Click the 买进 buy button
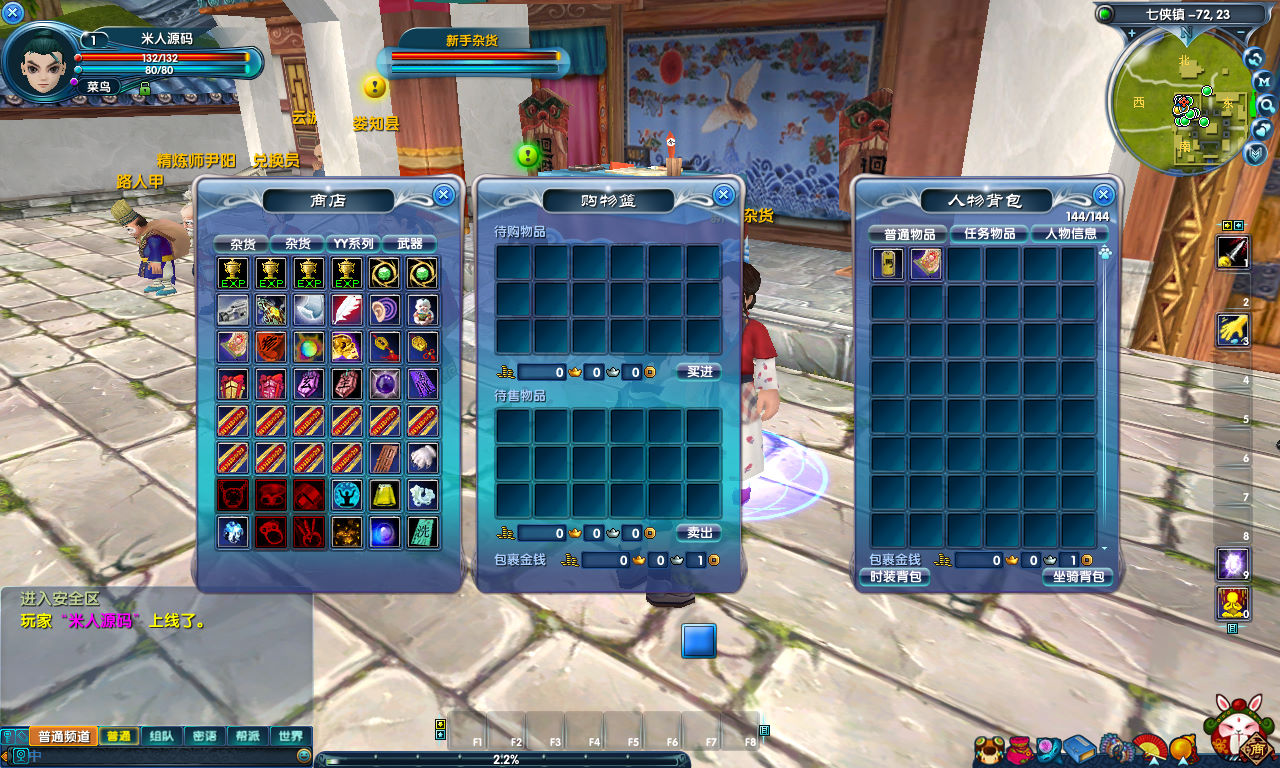The height and width of the screenshot is (768, 1280). [x=698, y=372]
